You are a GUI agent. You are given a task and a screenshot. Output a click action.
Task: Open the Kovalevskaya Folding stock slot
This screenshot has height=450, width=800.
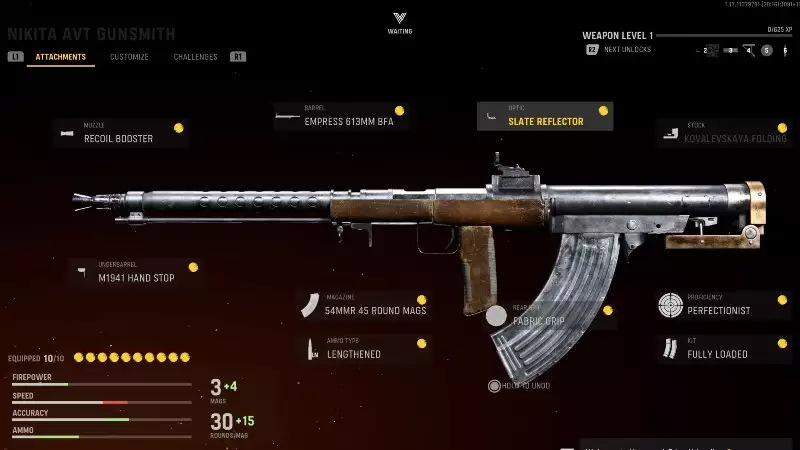coord(724,134)
